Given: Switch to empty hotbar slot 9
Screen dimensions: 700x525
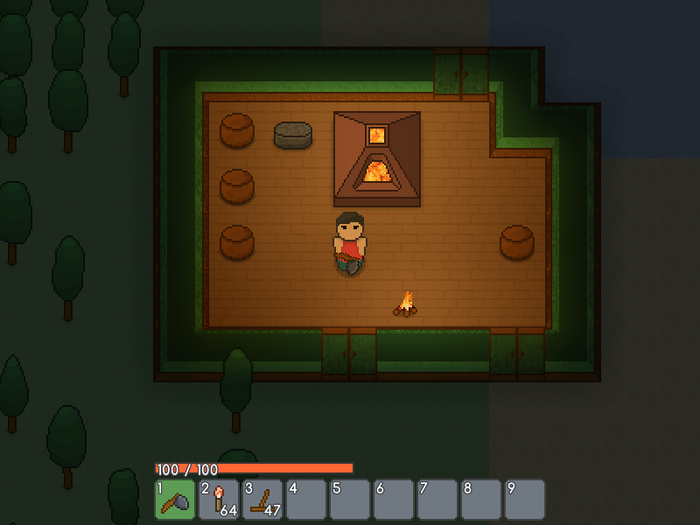Looking at the screenshot, I should (x=525, y=499).
